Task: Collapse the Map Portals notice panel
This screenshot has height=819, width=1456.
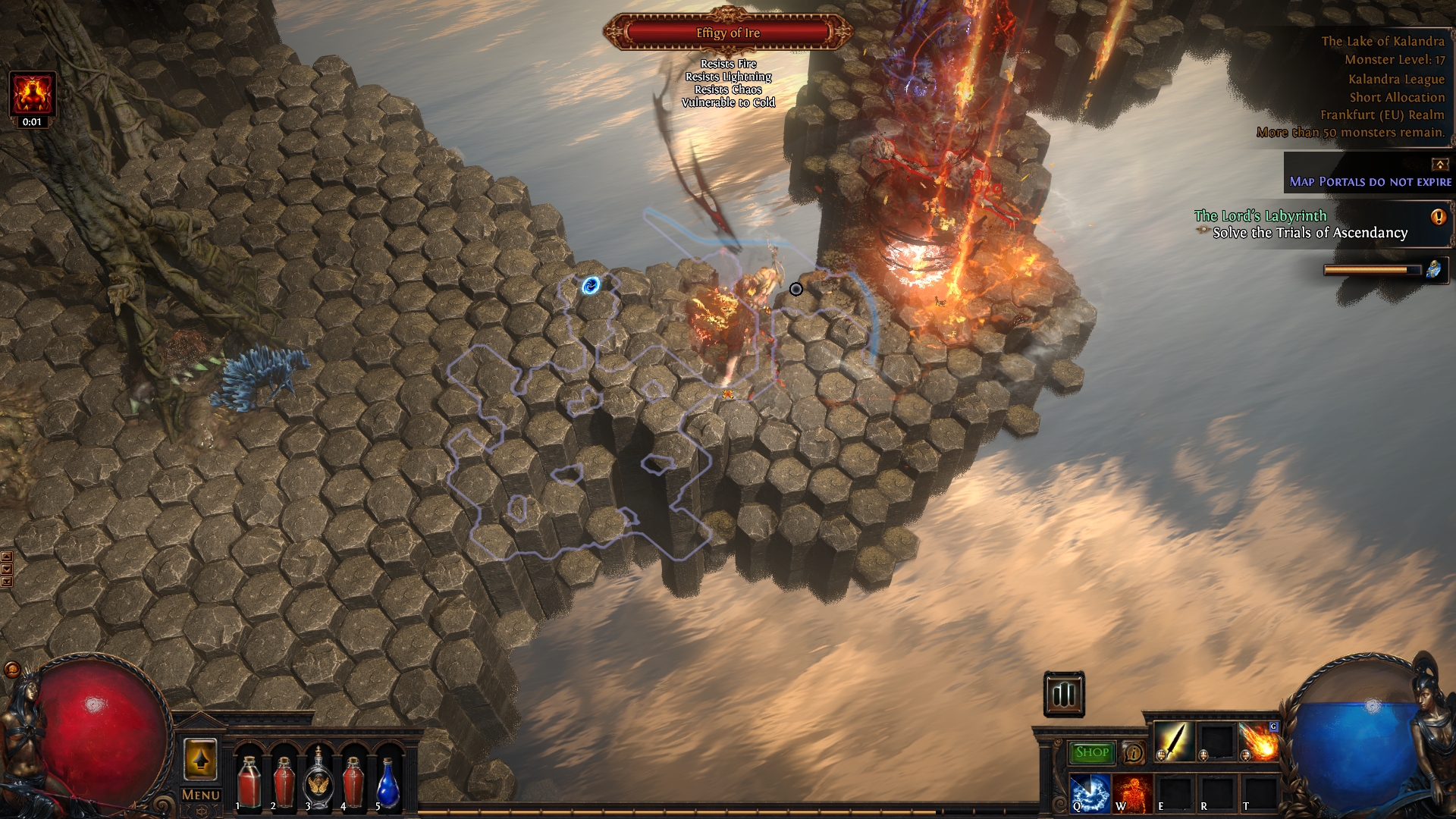Action: click(x=1439, y=165)
